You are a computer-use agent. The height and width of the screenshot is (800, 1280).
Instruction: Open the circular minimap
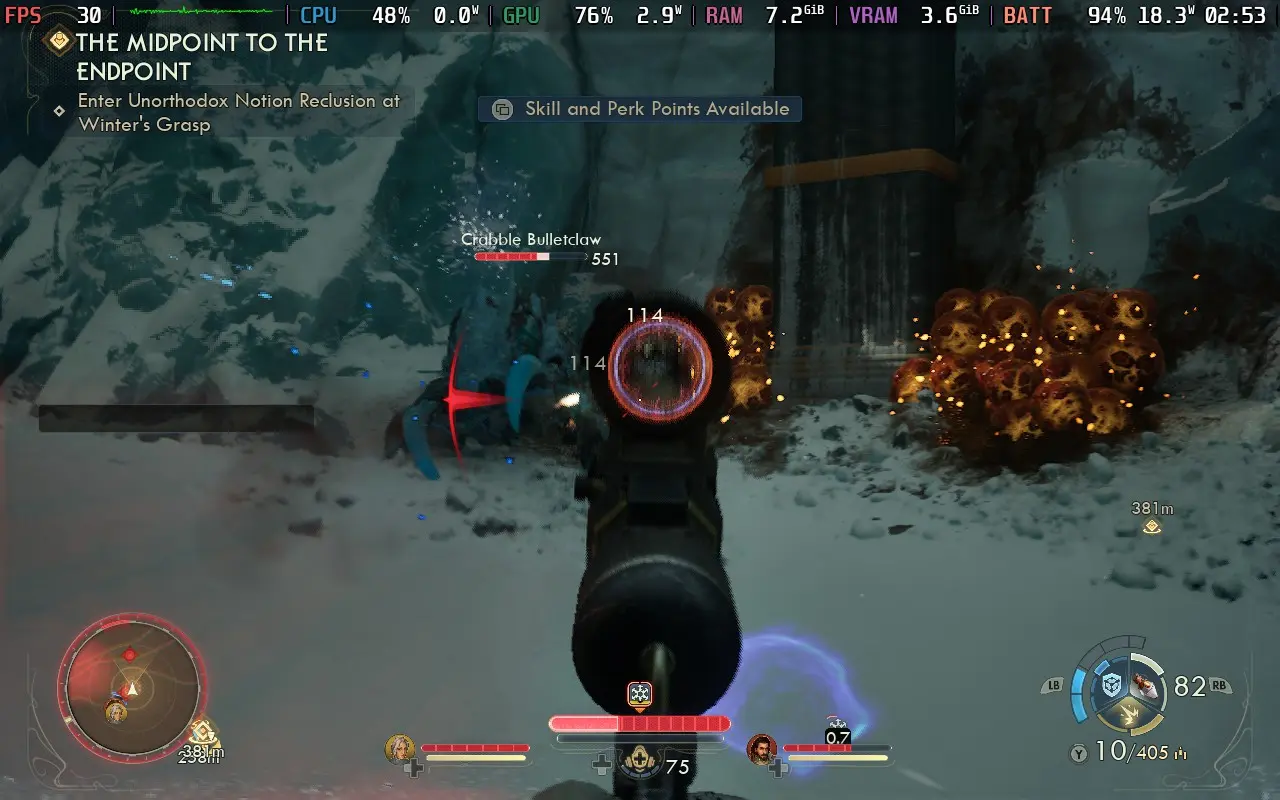132,686
